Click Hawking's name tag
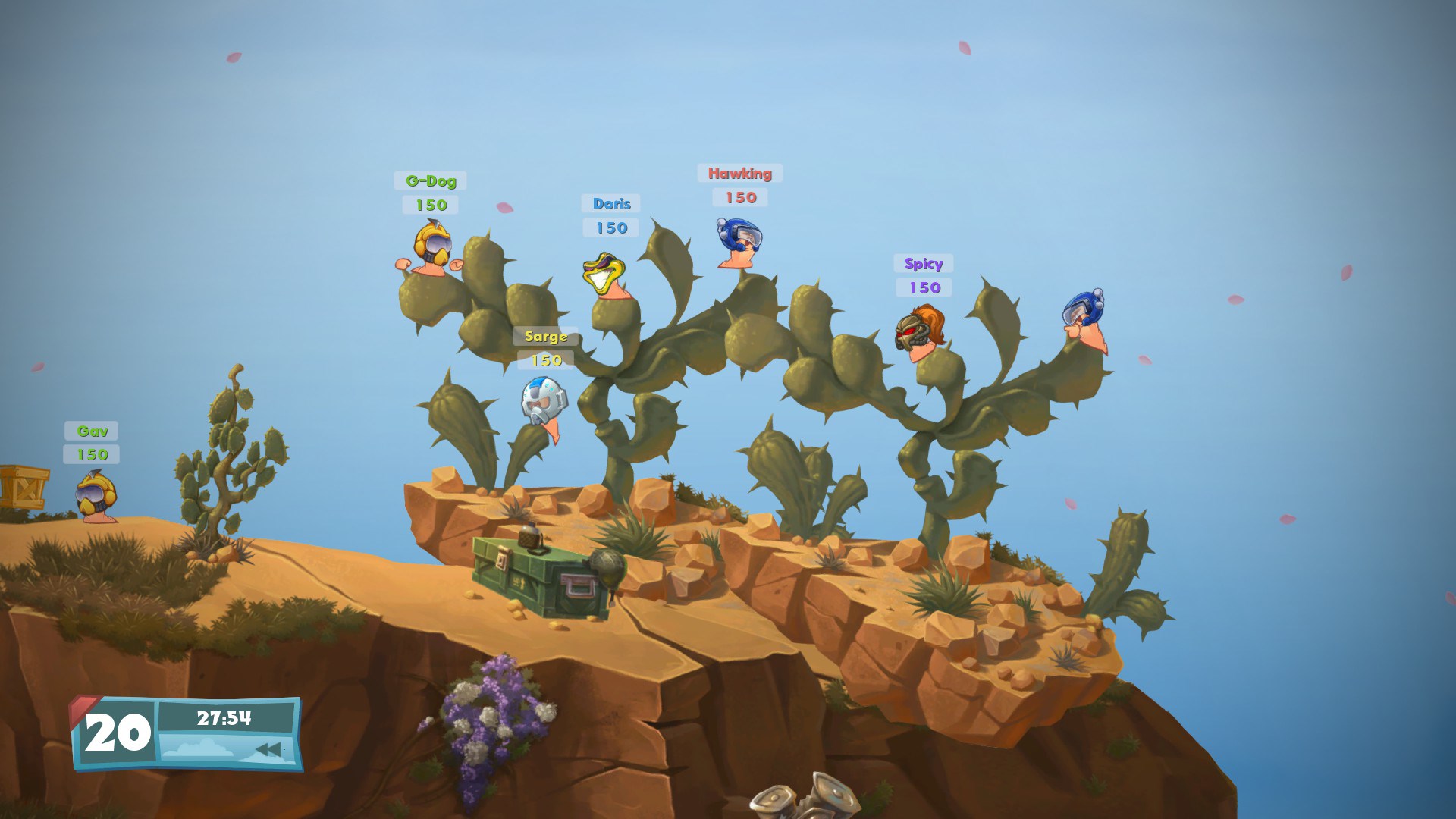The image size is (1456, 819). 739,173
